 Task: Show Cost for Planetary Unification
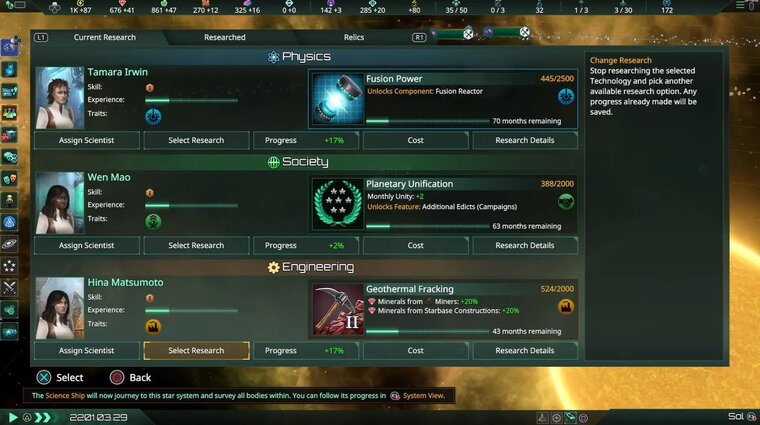415,245
